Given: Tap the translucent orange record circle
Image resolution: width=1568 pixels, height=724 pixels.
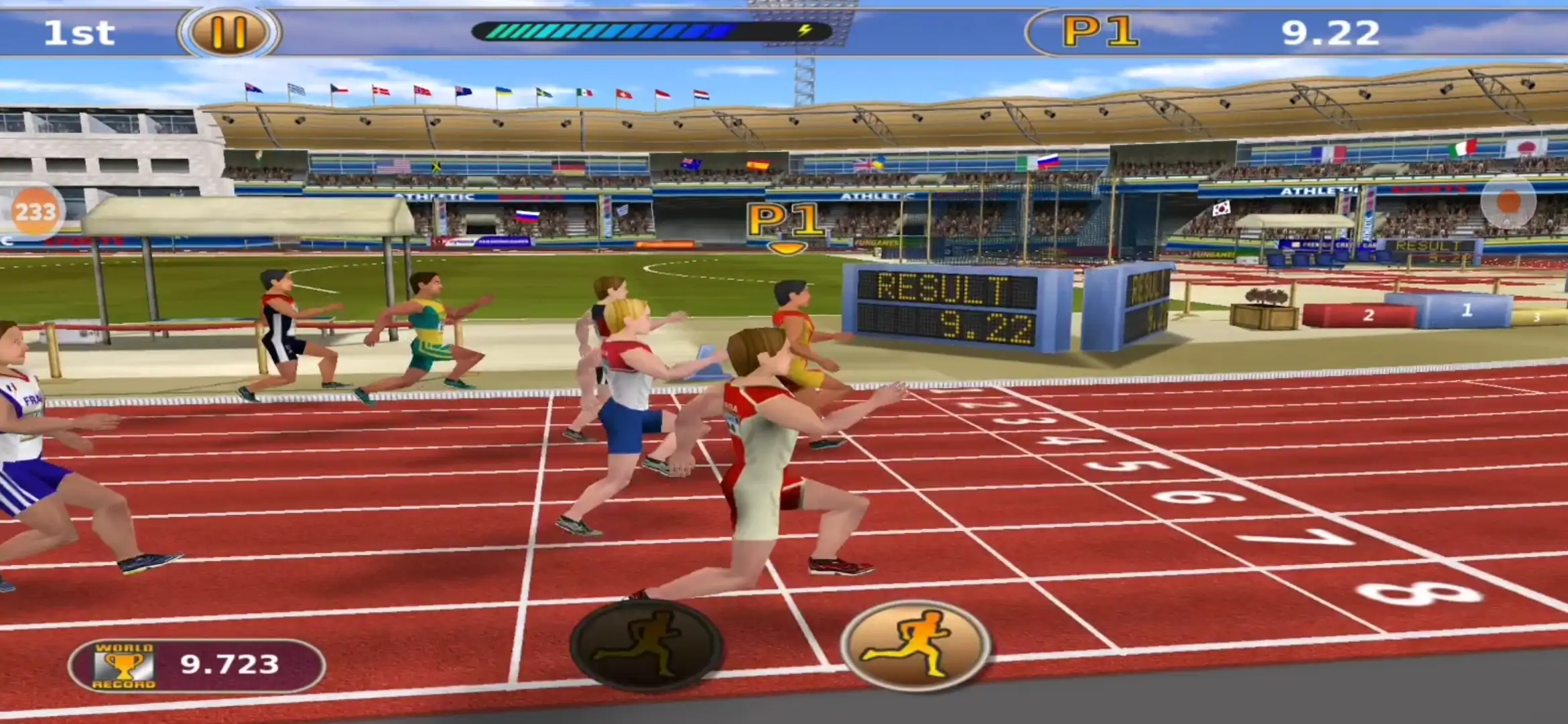Looking at the screenshot, I should tap(1508, 202).
